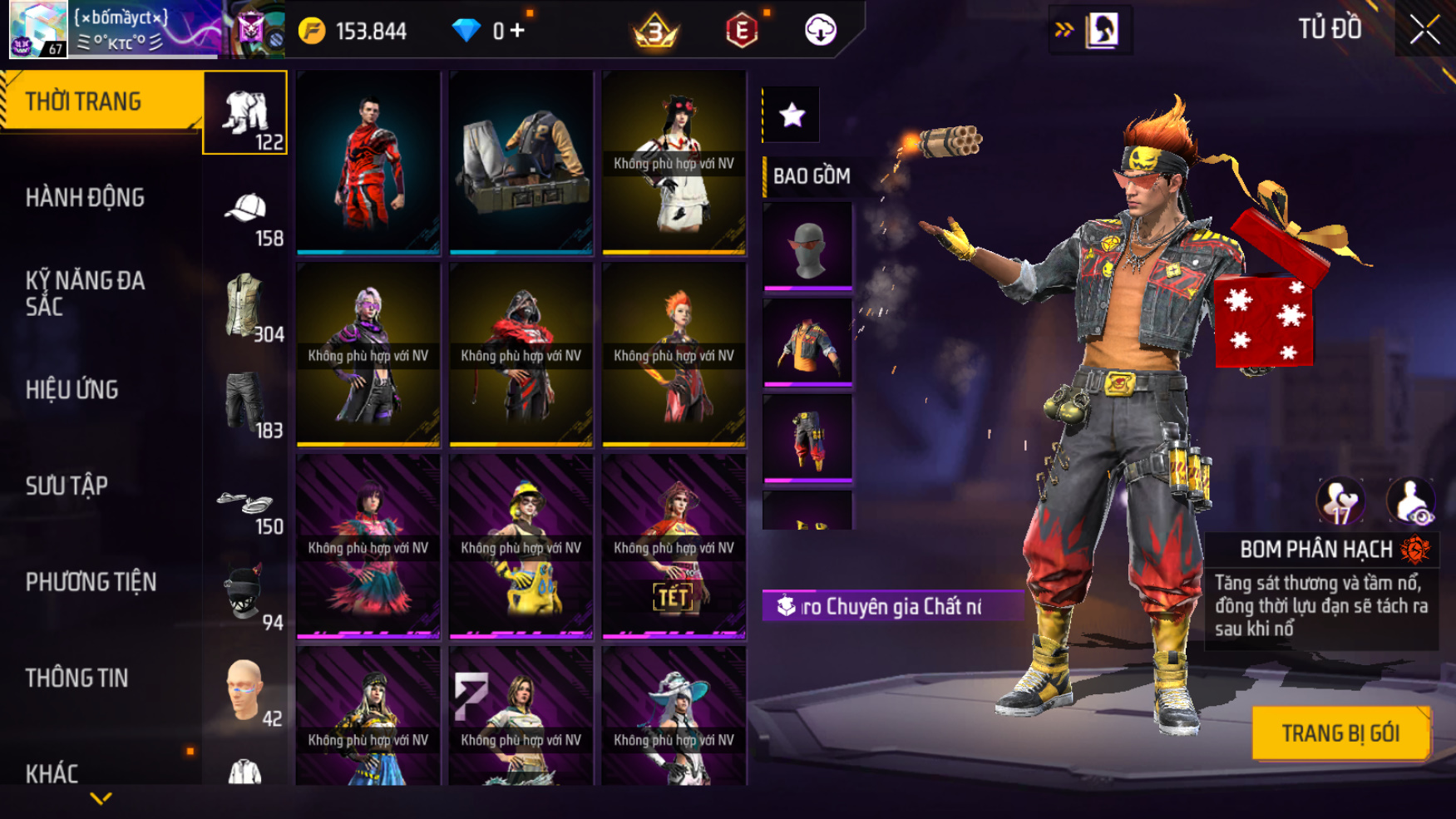Select the grey balaclava mask item
This screenshot has width=1456, height=819.
pos(807,247)
